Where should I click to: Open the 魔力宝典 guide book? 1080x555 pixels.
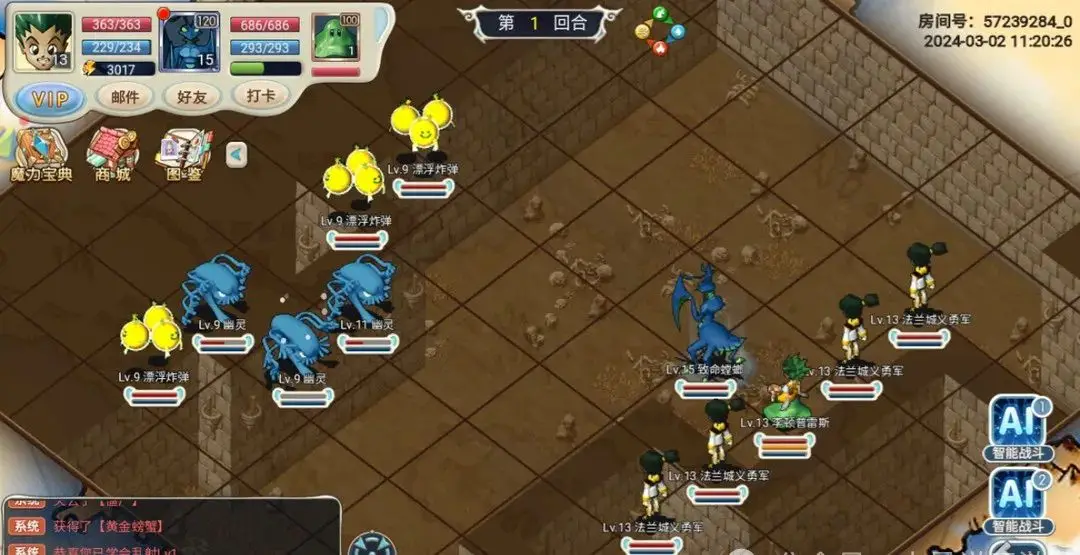(x=40, y=156)
